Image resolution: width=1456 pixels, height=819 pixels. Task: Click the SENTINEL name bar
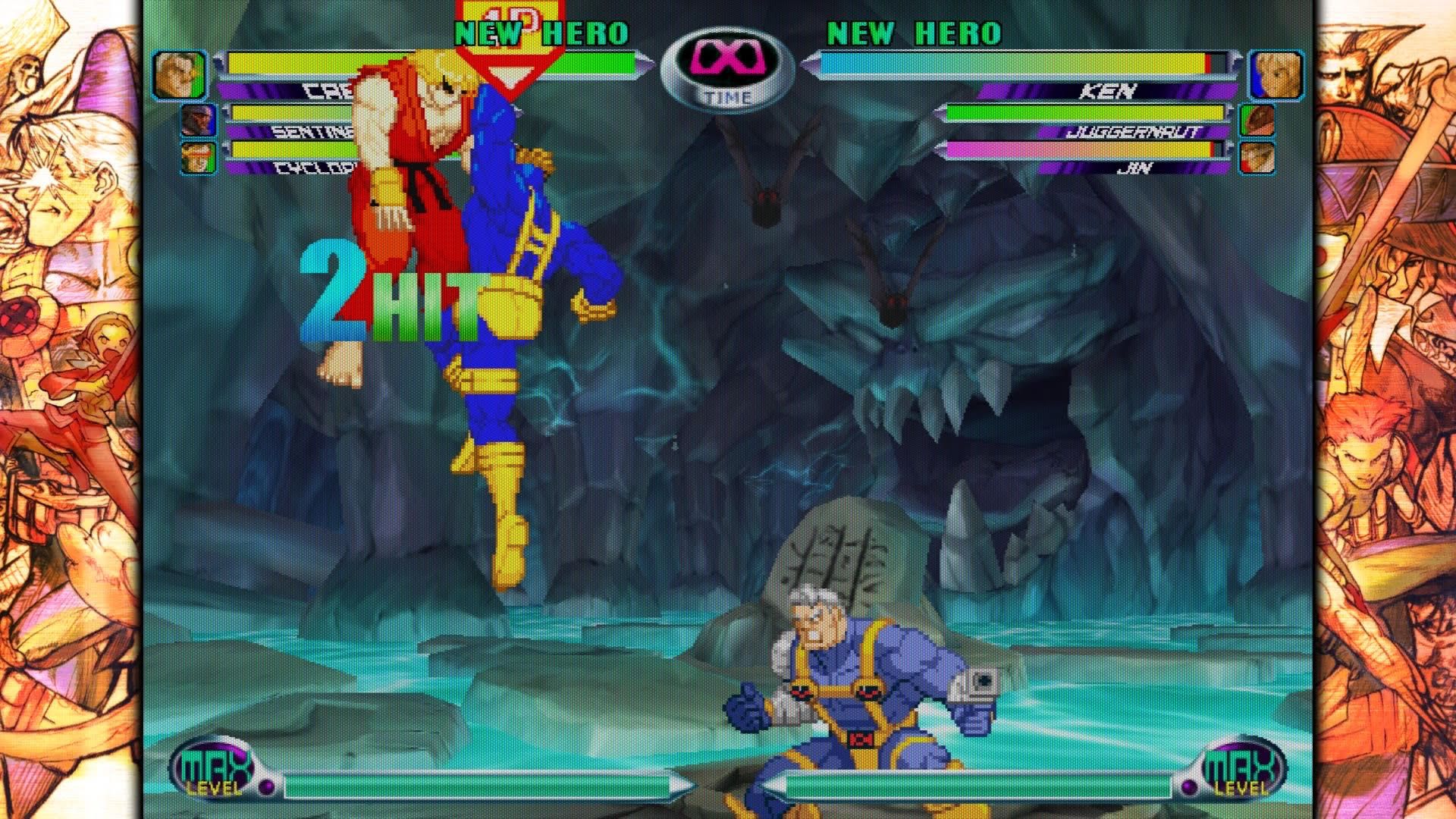[296, 133]
